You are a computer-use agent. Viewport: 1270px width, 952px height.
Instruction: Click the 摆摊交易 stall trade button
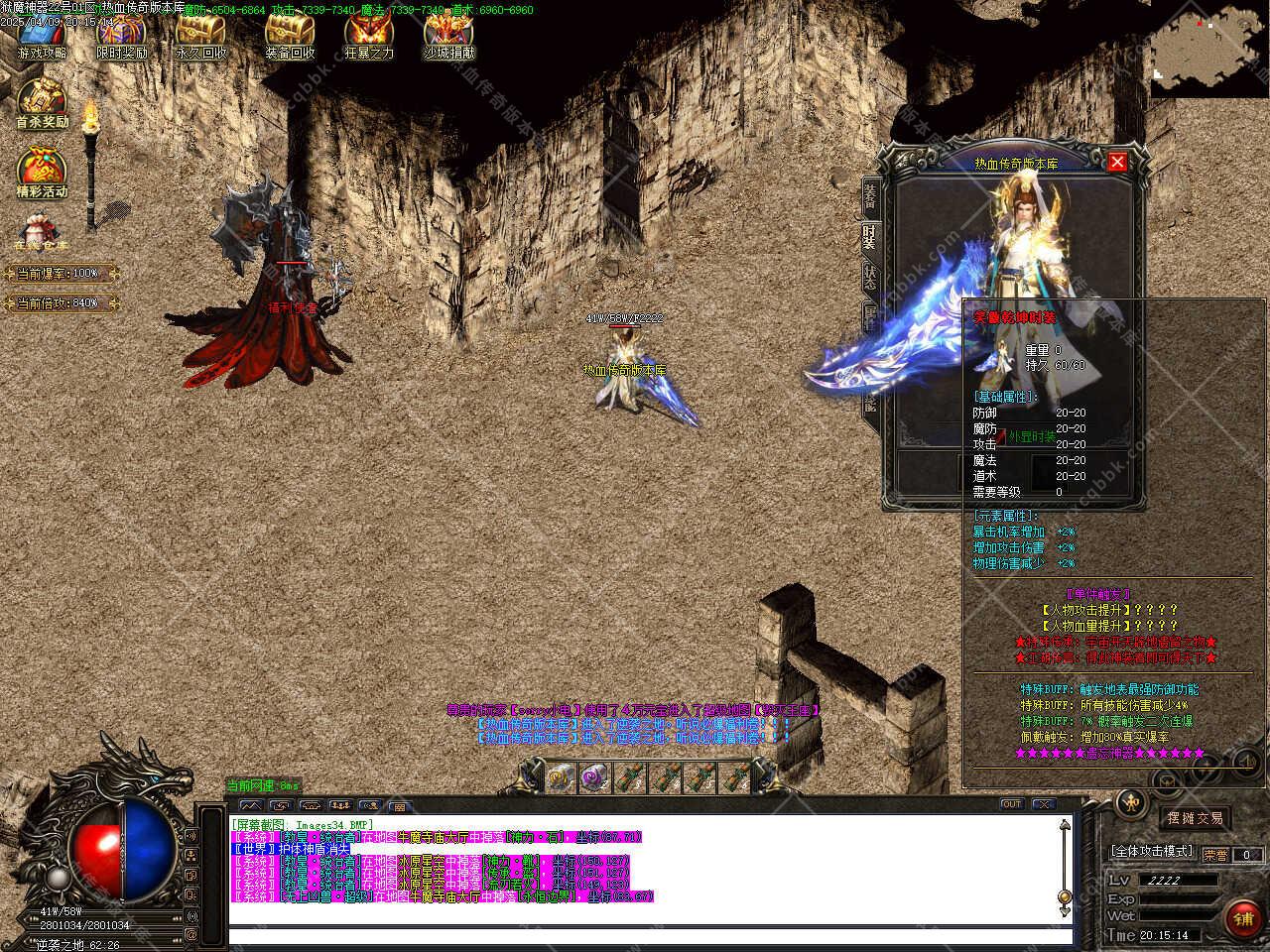click(1195, 818)
